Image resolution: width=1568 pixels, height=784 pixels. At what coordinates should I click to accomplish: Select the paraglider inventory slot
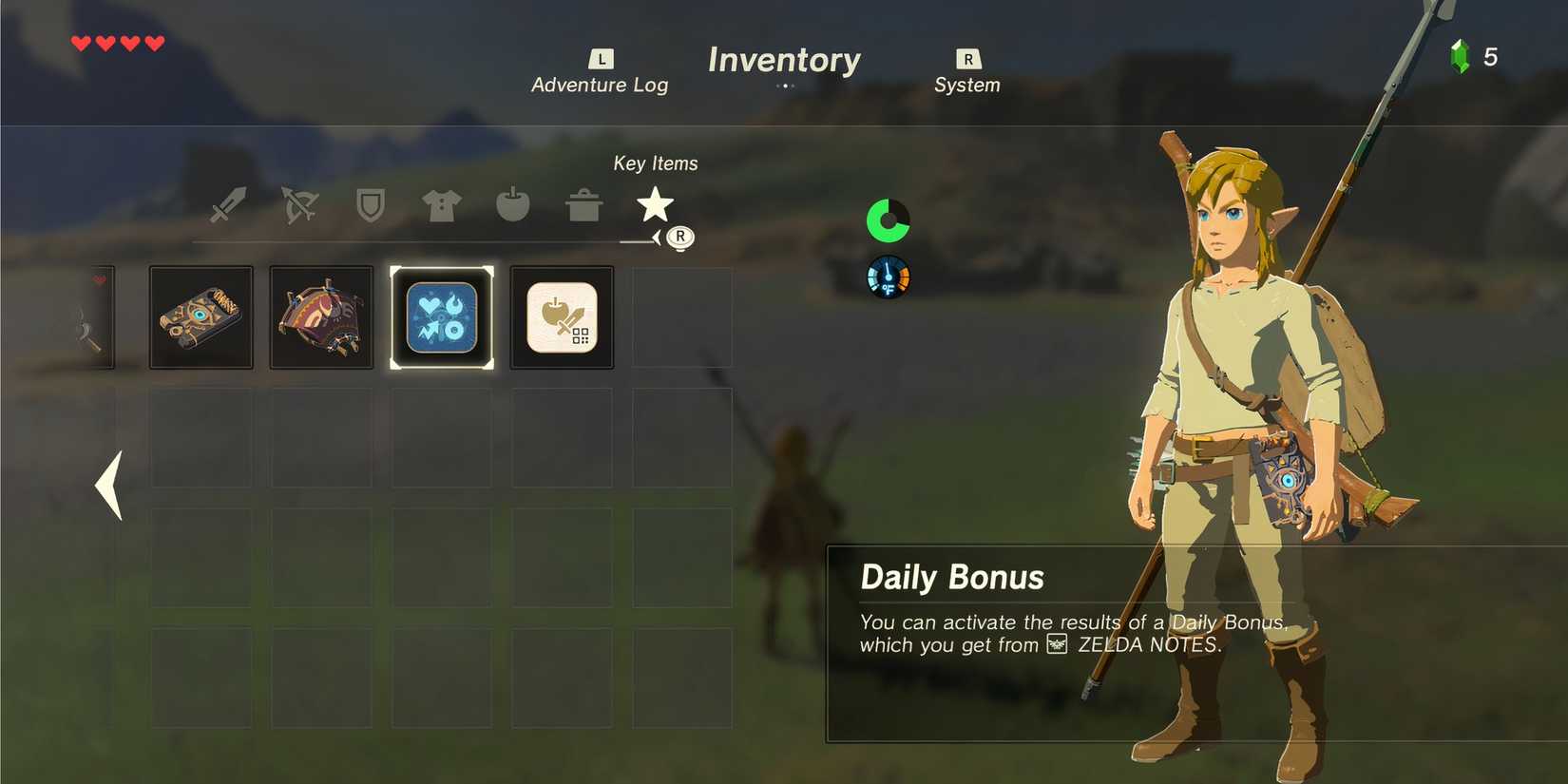(320, 316)
